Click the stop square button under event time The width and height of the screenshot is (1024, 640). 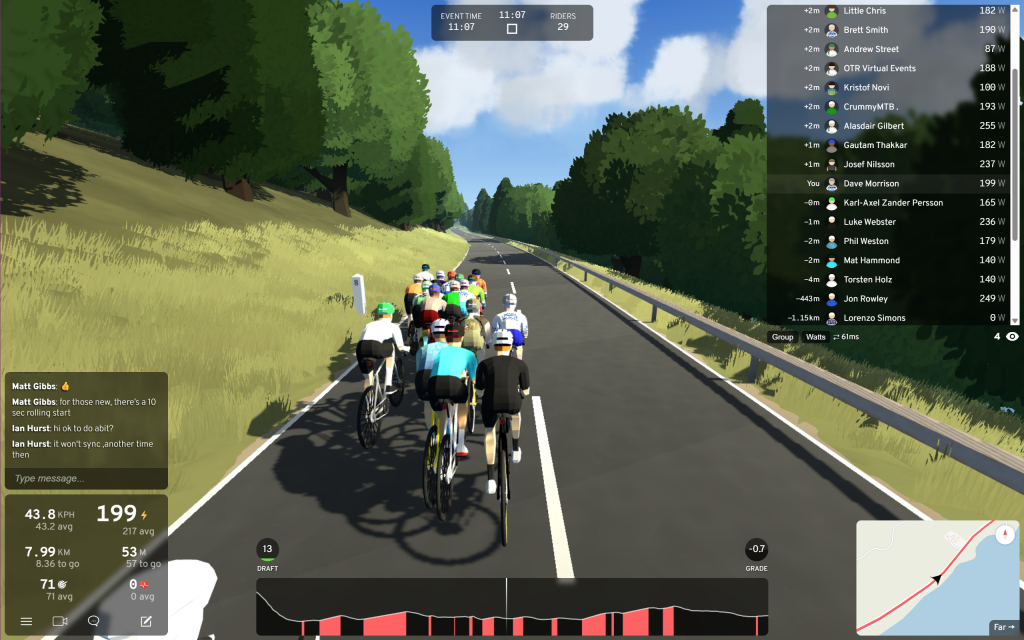point(512,29)
